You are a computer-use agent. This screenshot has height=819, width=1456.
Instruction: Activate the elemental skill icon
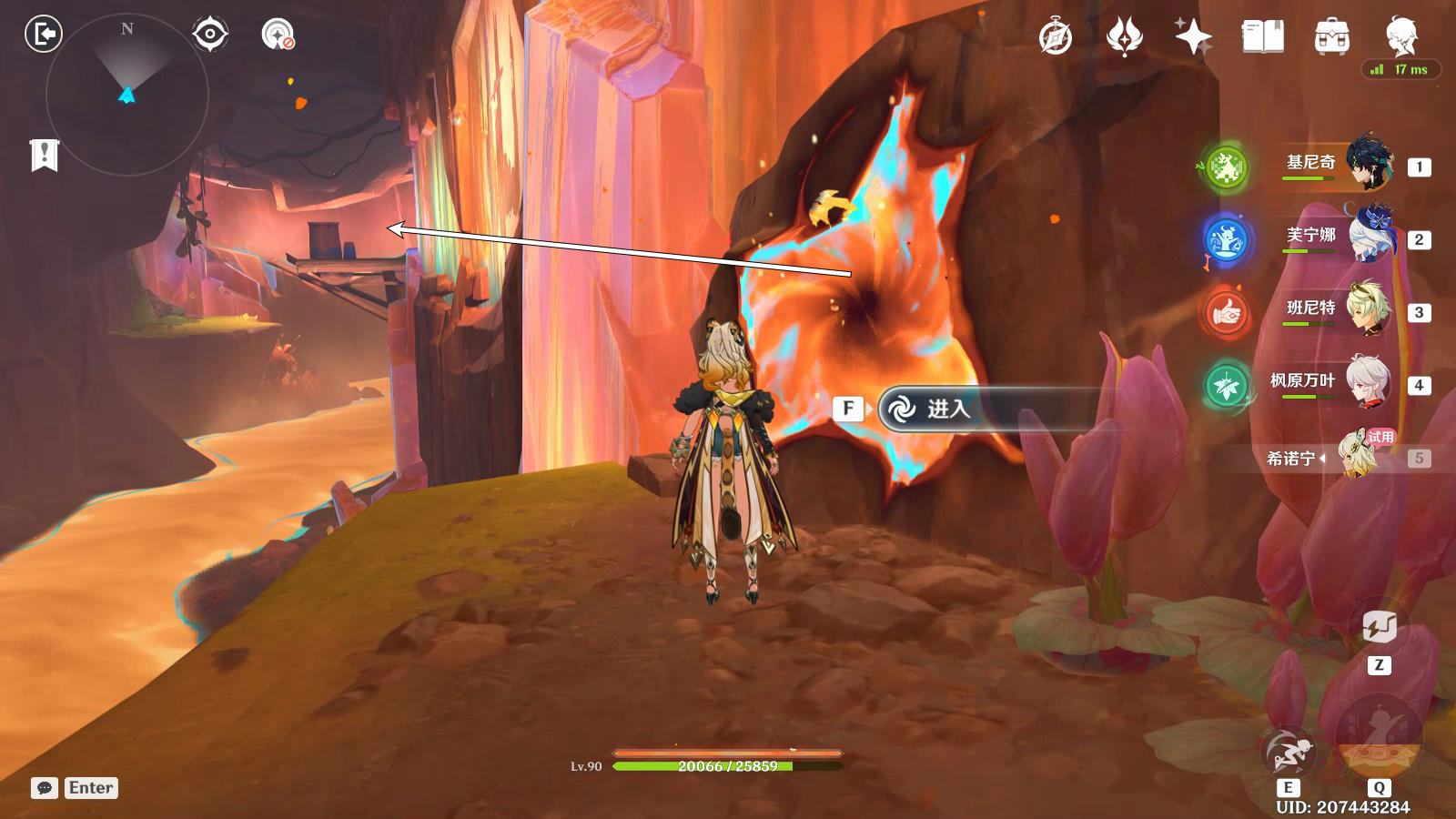[1289, 752]
